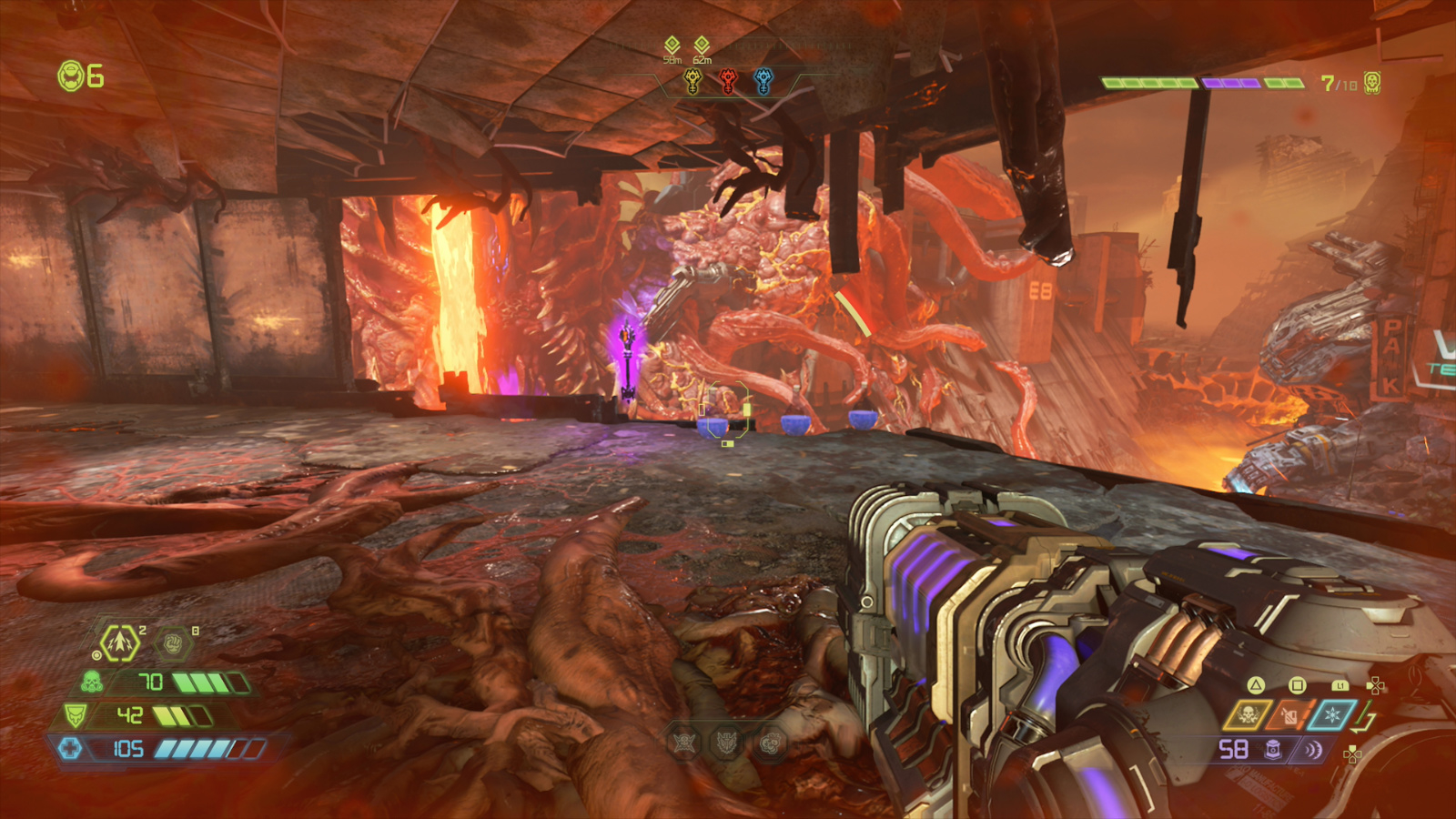The image size is (1456, 819).
Task: Select the ice bomb snowflake icon
Action: point(1332,715)
